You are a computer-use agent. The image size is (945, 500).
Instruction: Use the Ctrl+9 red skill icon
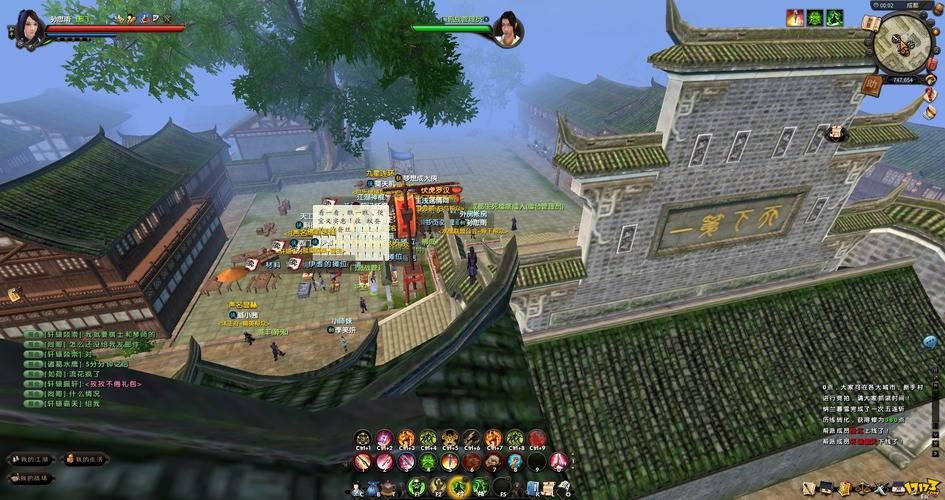pyautogui.click(x=536, y=439)
